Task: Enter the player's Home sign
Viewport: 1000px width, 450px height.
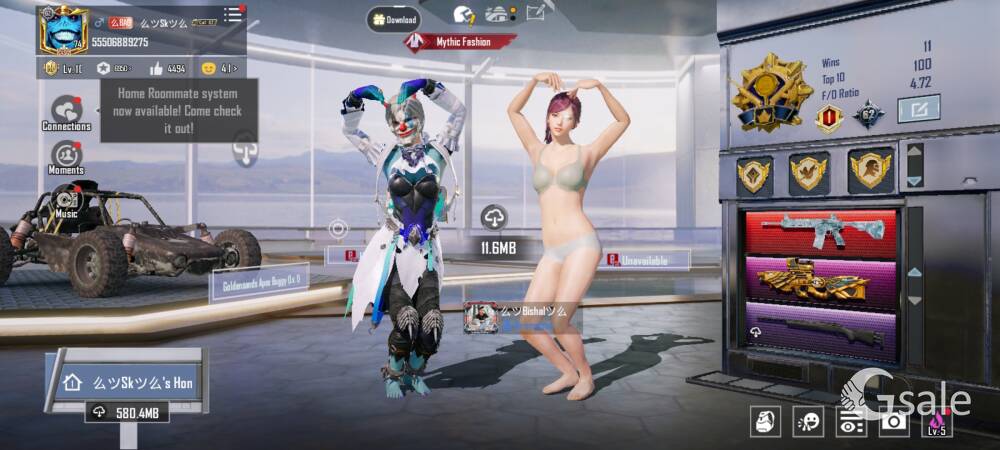Action: pos(126,382)
